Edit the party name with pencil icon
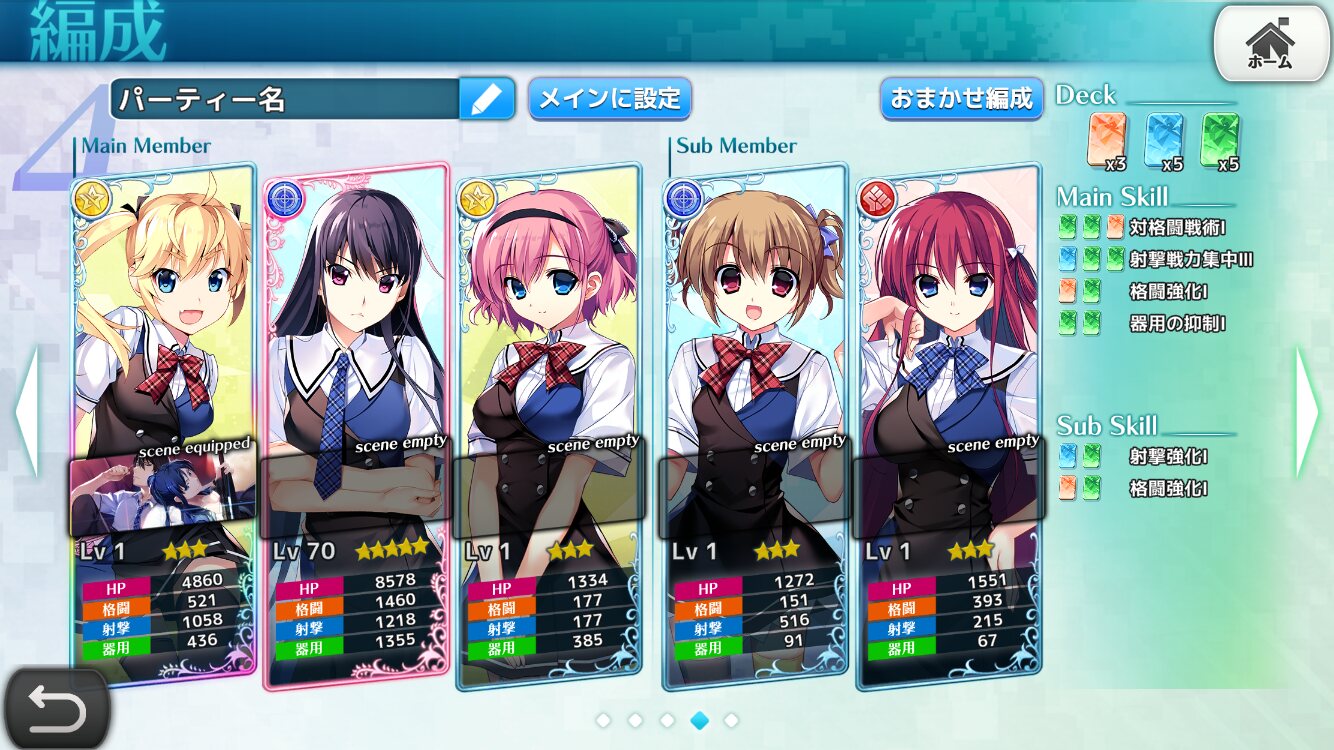Viewport: 1334px width, 750px height. point(487,99)
